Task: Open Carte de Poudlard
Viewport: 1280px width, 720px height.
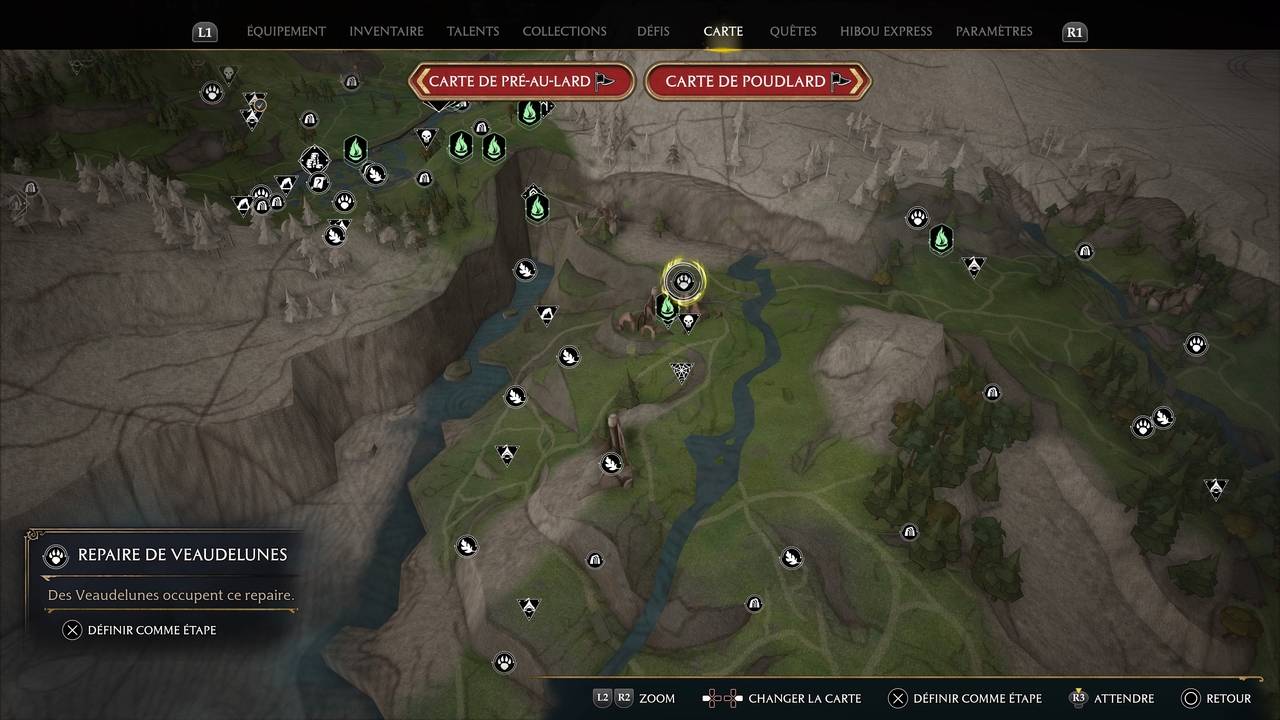Action: tap(758, 82)
